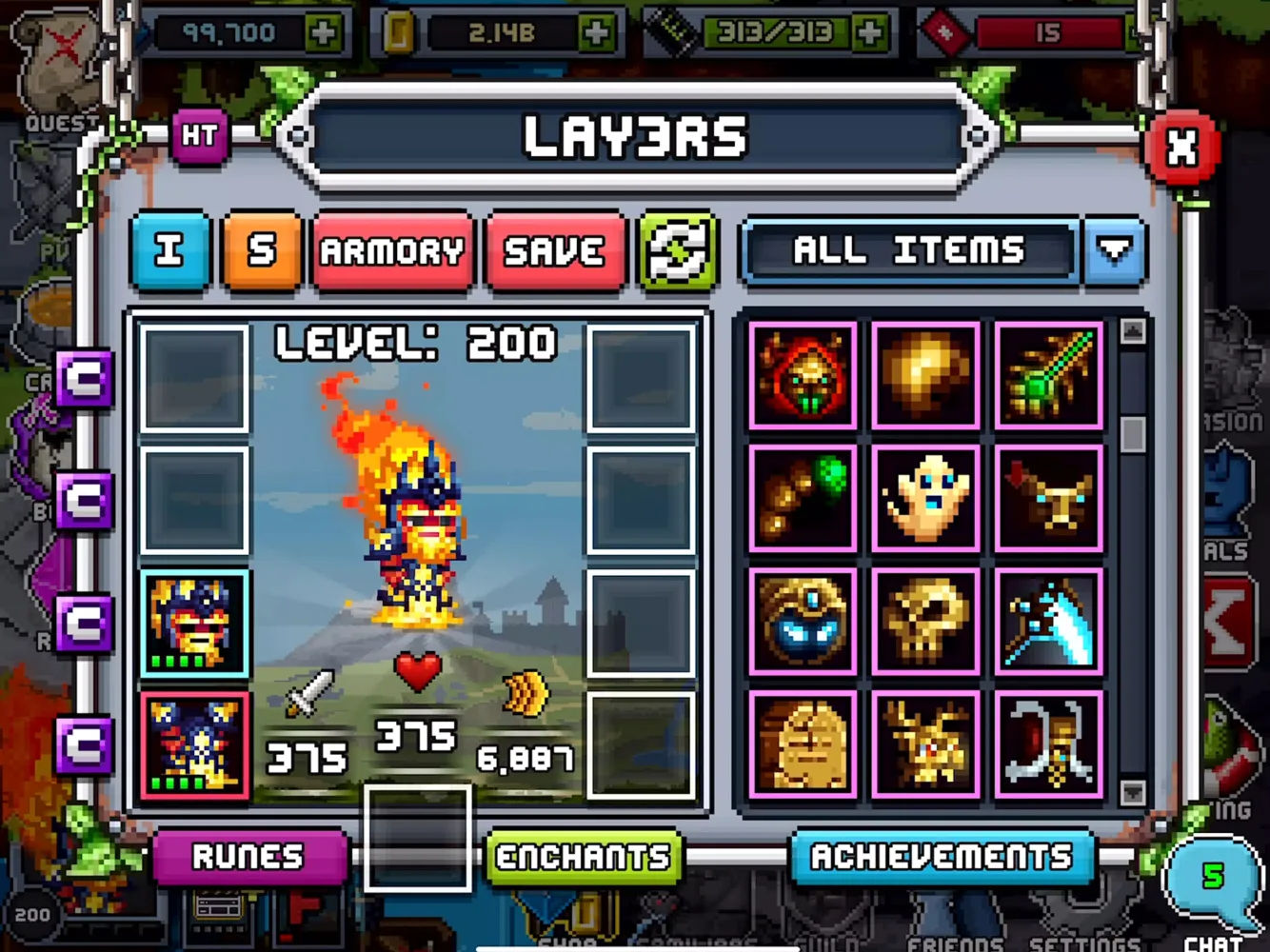Pick the green gem staff item

click(x=1050, y=372)
